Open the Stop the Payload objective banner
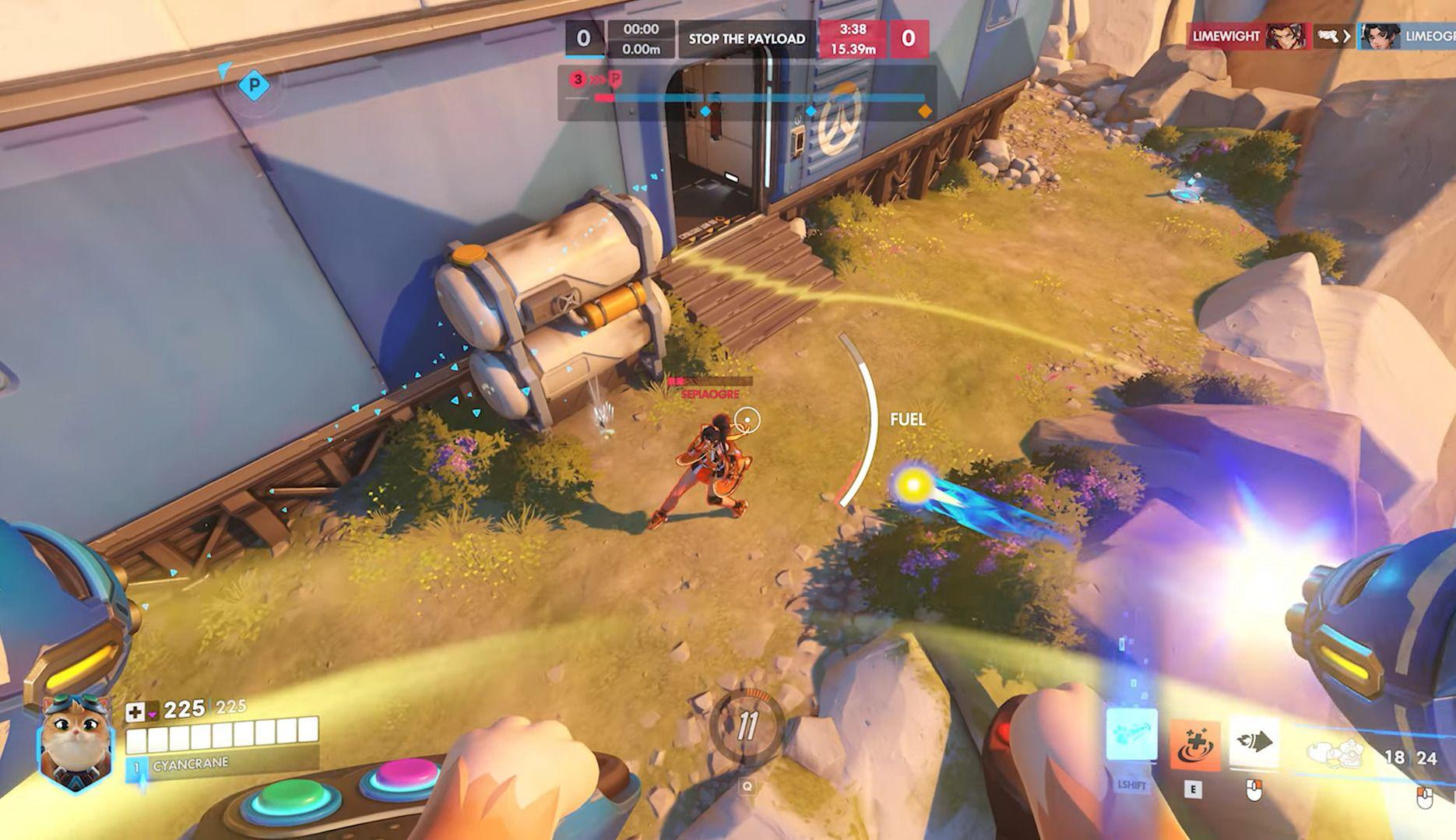The image size is (1456, 840). click(x=747, y=38)
